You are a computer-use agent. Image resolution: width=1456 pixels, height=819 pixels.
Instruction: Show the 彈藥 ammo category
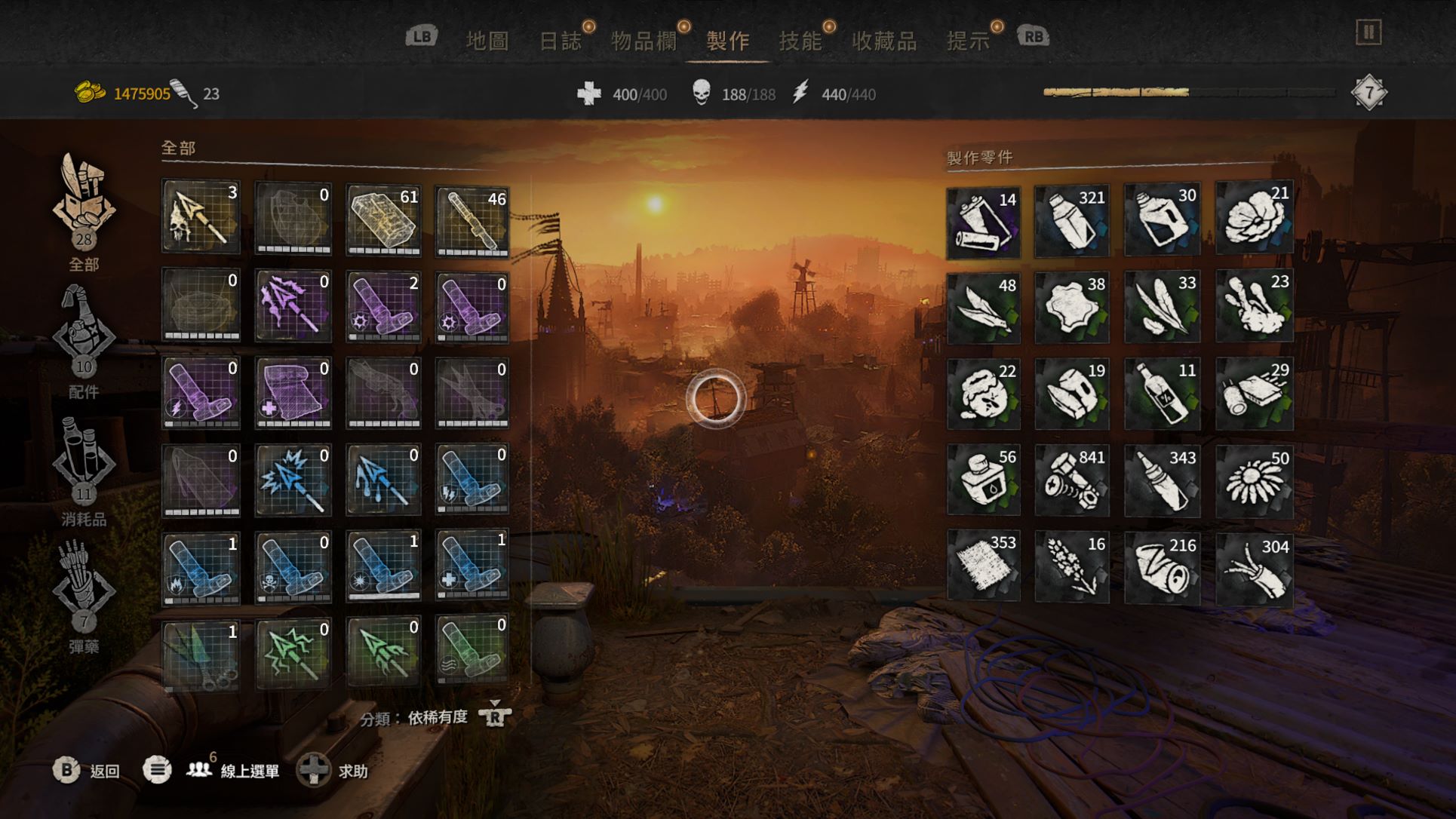tap(84, 596)
